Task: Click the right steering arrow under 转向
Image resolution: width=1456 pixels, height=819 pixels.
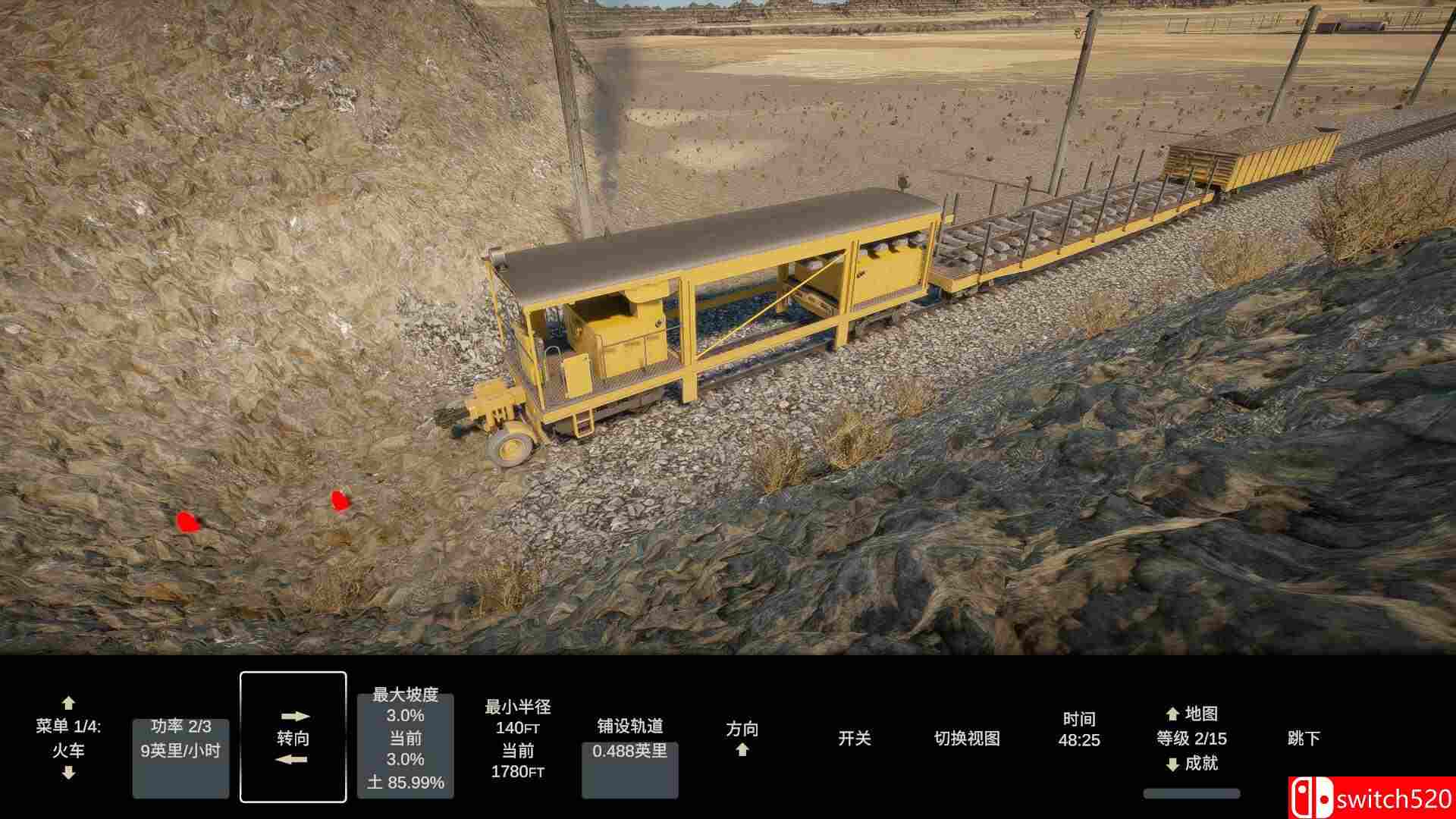Action: click(x=294, y=715)
